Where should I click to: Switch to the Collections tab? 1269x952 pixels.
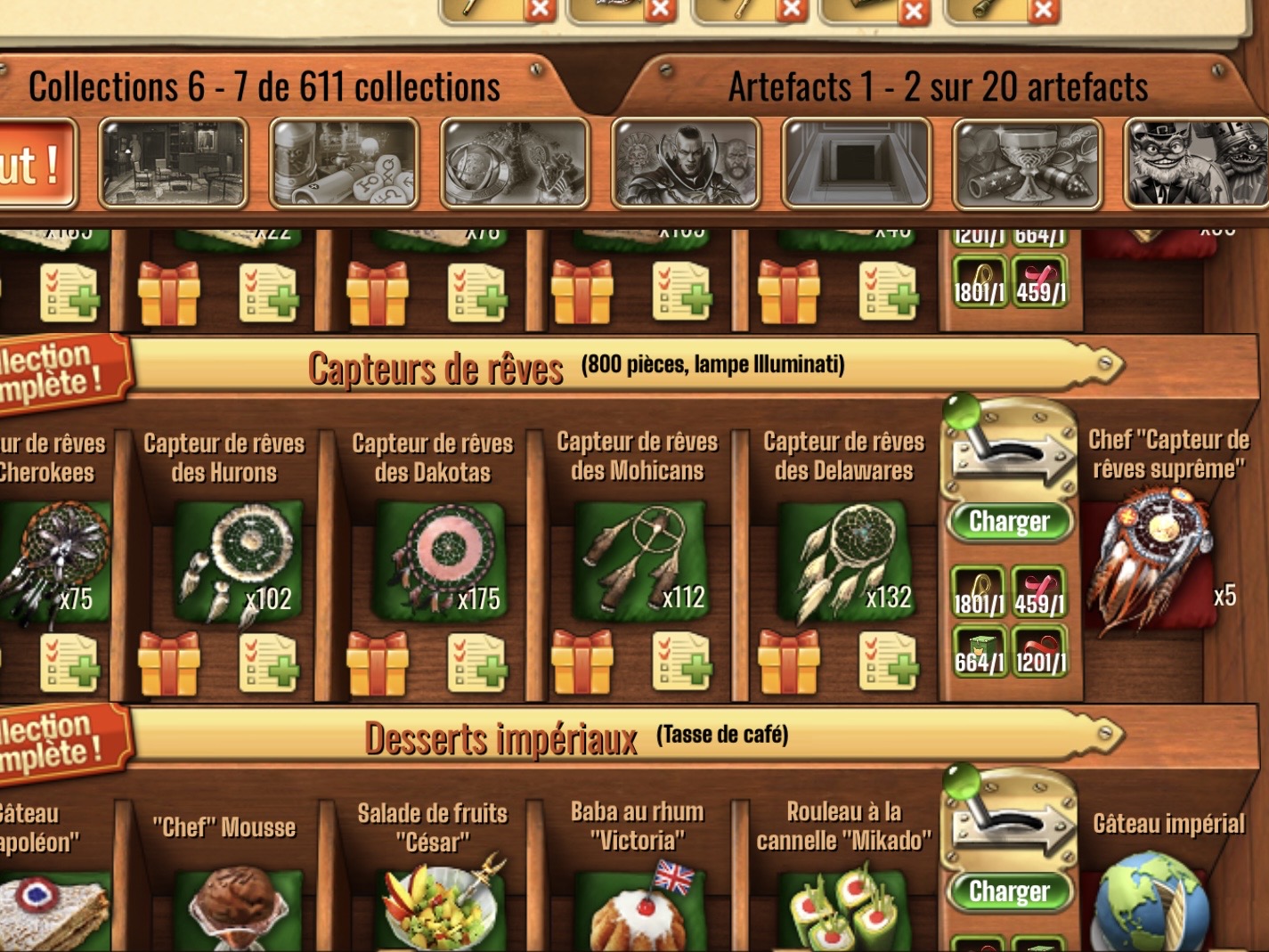(x=264, y=87)
